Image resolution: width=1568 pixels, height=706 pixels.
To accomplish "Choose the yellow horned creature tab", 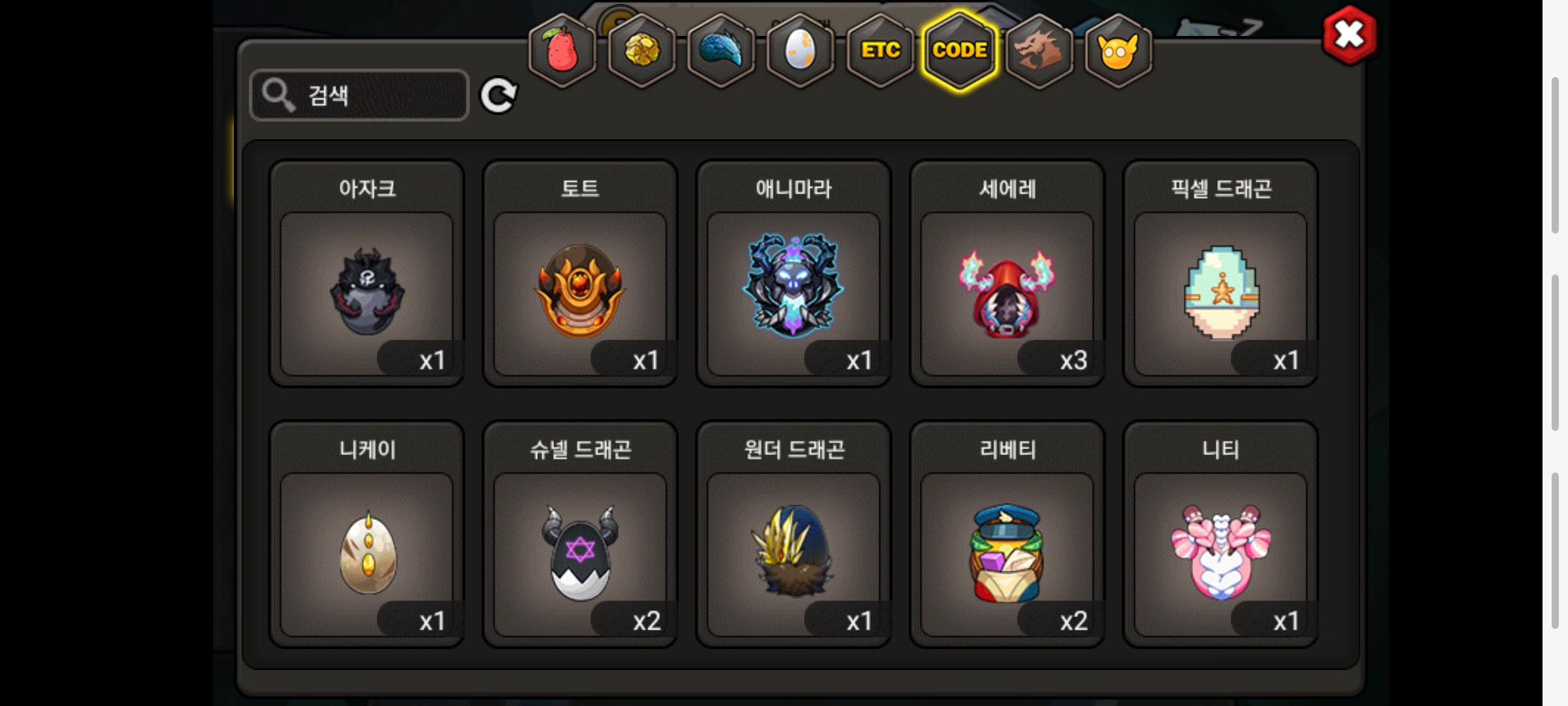I will pyautogui.click(x=1118, y=50).
